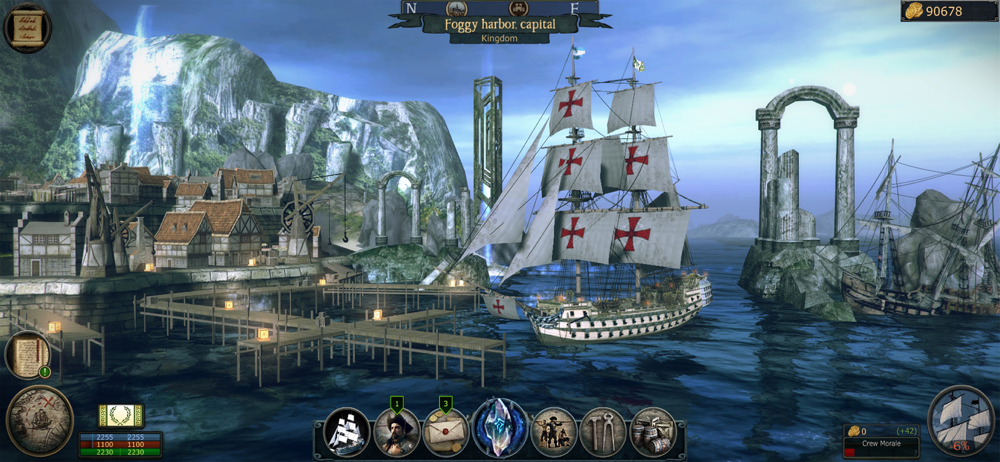1000x462 pixels.
Task: Click the sails speed circle showing -6%
Action: point(960,421)
